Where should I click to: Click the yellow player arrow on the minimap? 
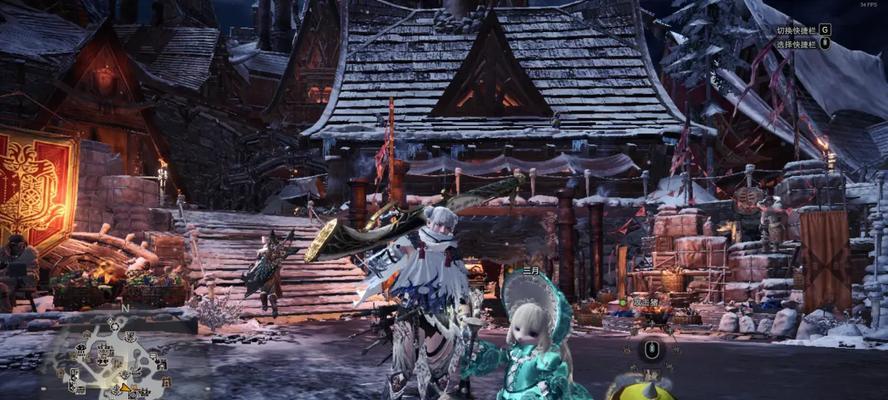click(124, 386)
